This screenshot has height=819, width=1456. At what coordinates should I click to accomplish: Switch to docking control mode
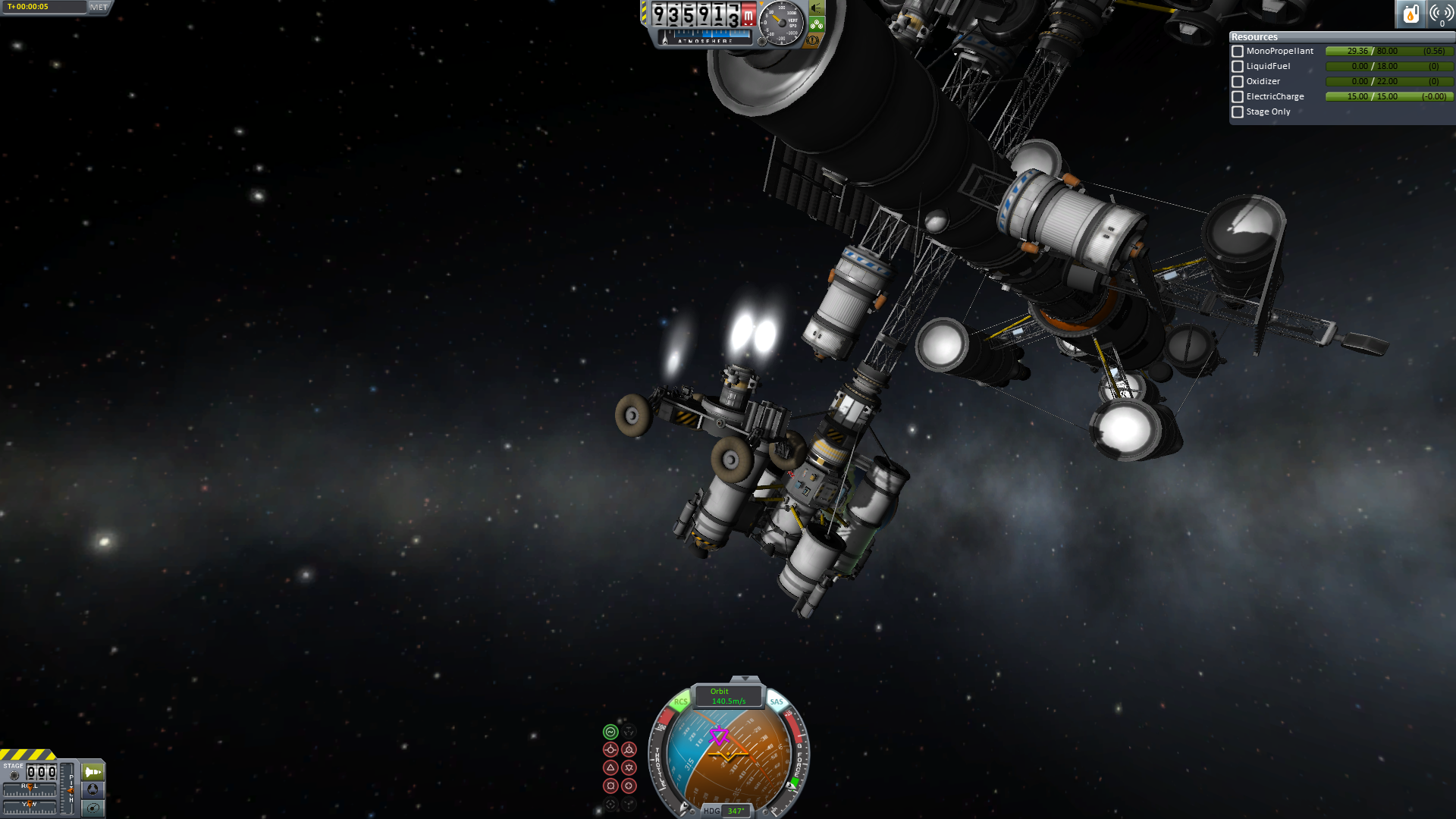pyautogui.click(x=93, y=789)
